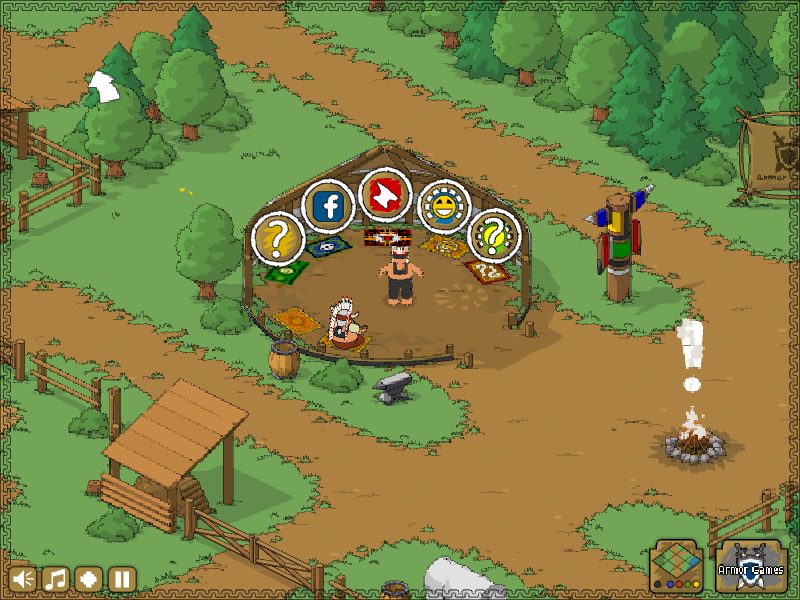Open the tile map button with colored dots
This screenshot has width=800, height=600.
point(677,567)
